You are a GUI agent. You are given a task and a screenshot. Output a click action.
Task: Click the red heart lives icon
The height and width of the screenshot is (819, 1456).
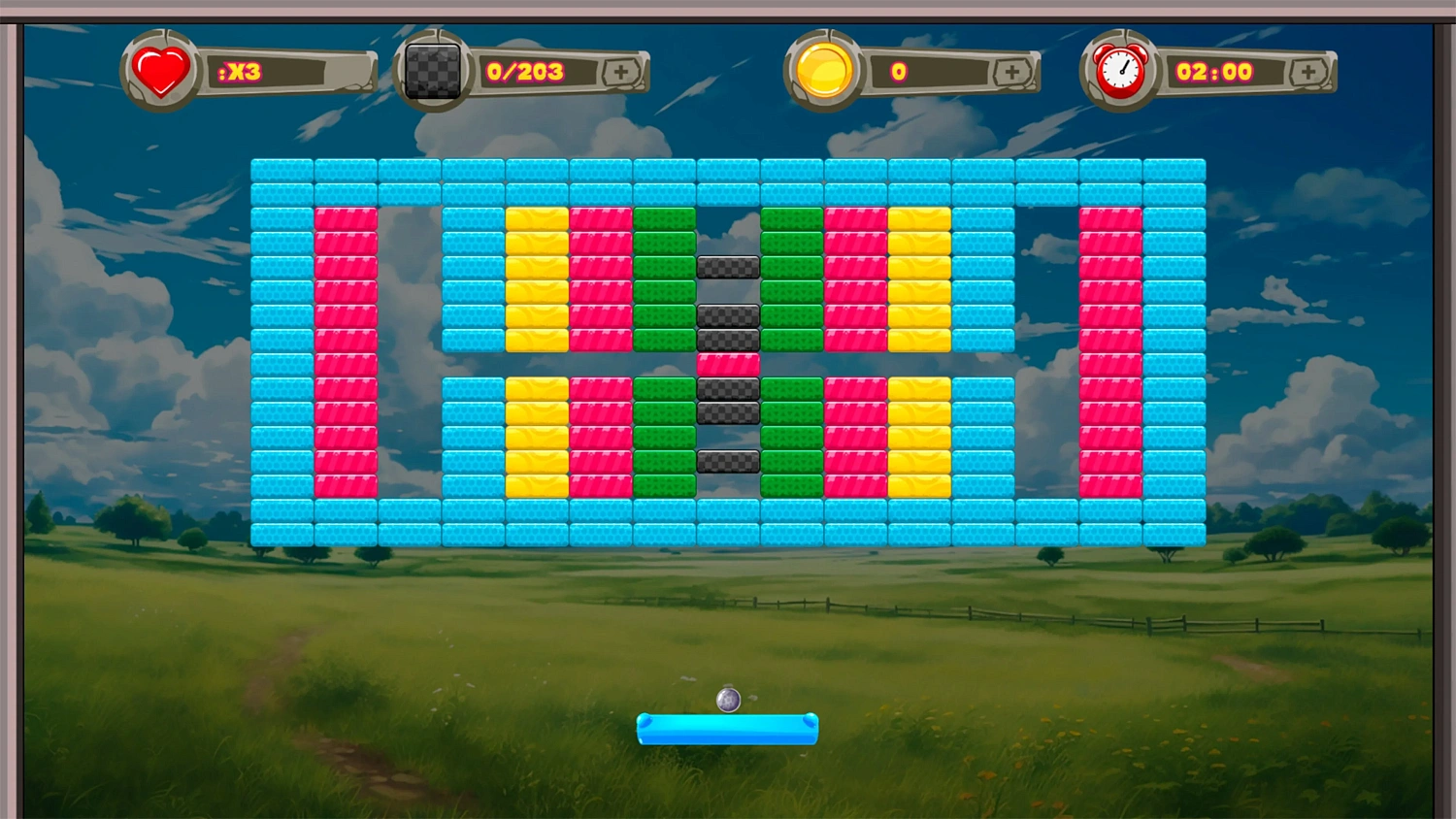tap(160, 71)
